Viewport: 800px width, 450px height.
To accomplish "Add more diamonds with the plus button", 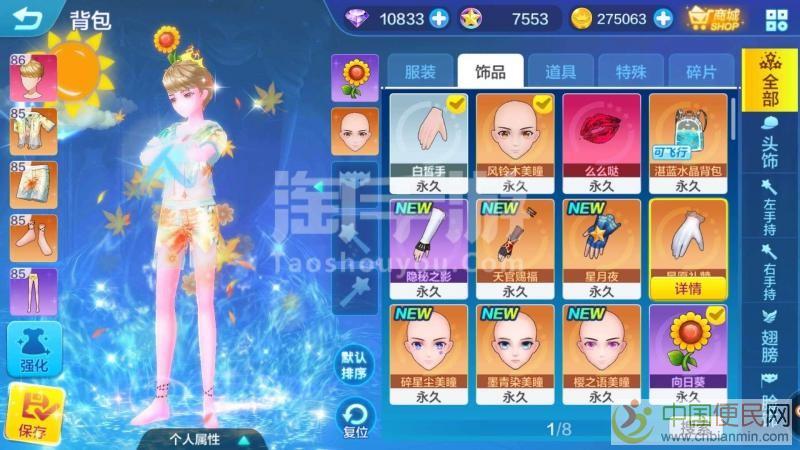I will 441,18.
